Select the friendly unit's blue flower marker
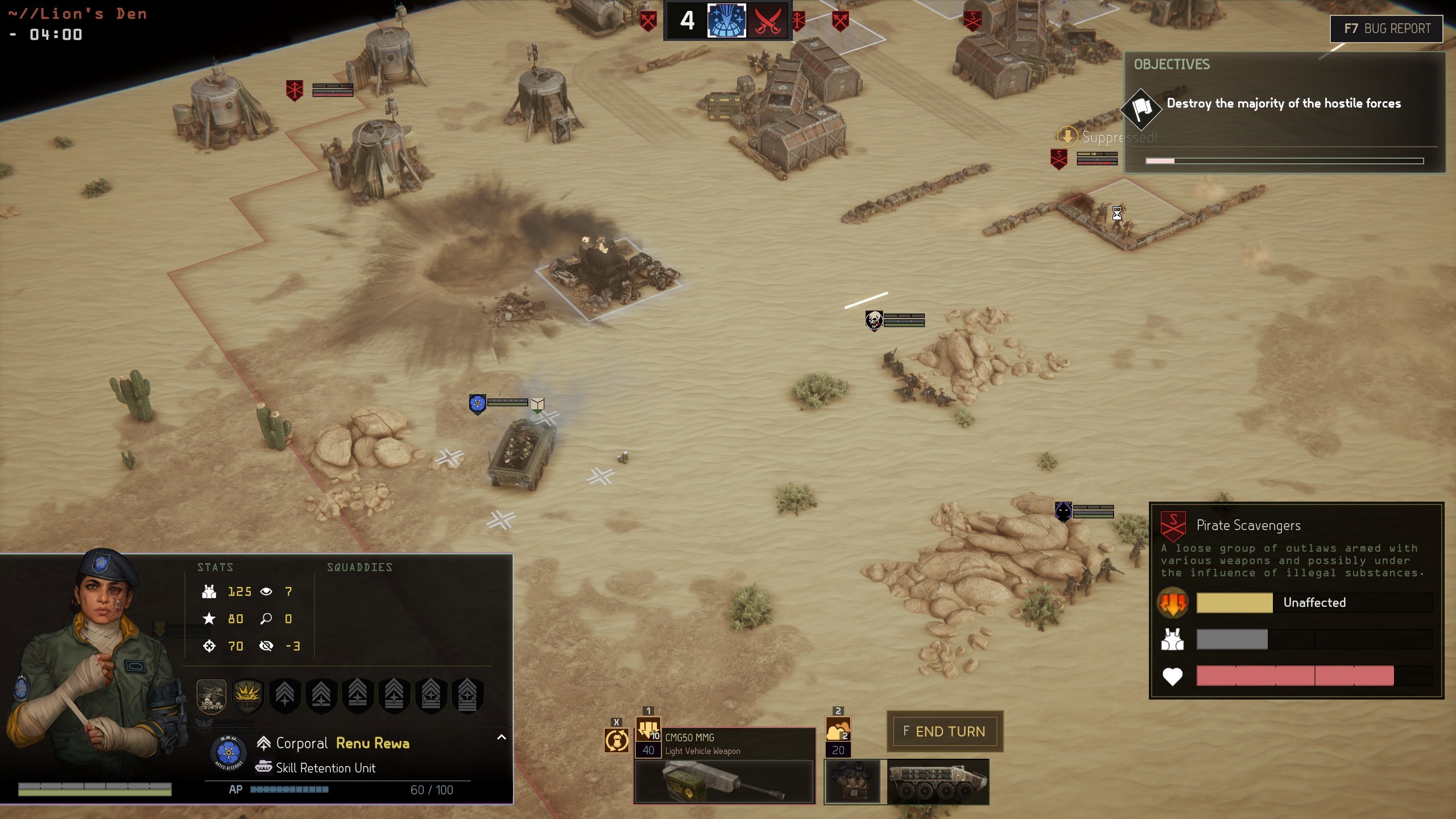This screenshot has height=819, width=1456. (477, 403)
